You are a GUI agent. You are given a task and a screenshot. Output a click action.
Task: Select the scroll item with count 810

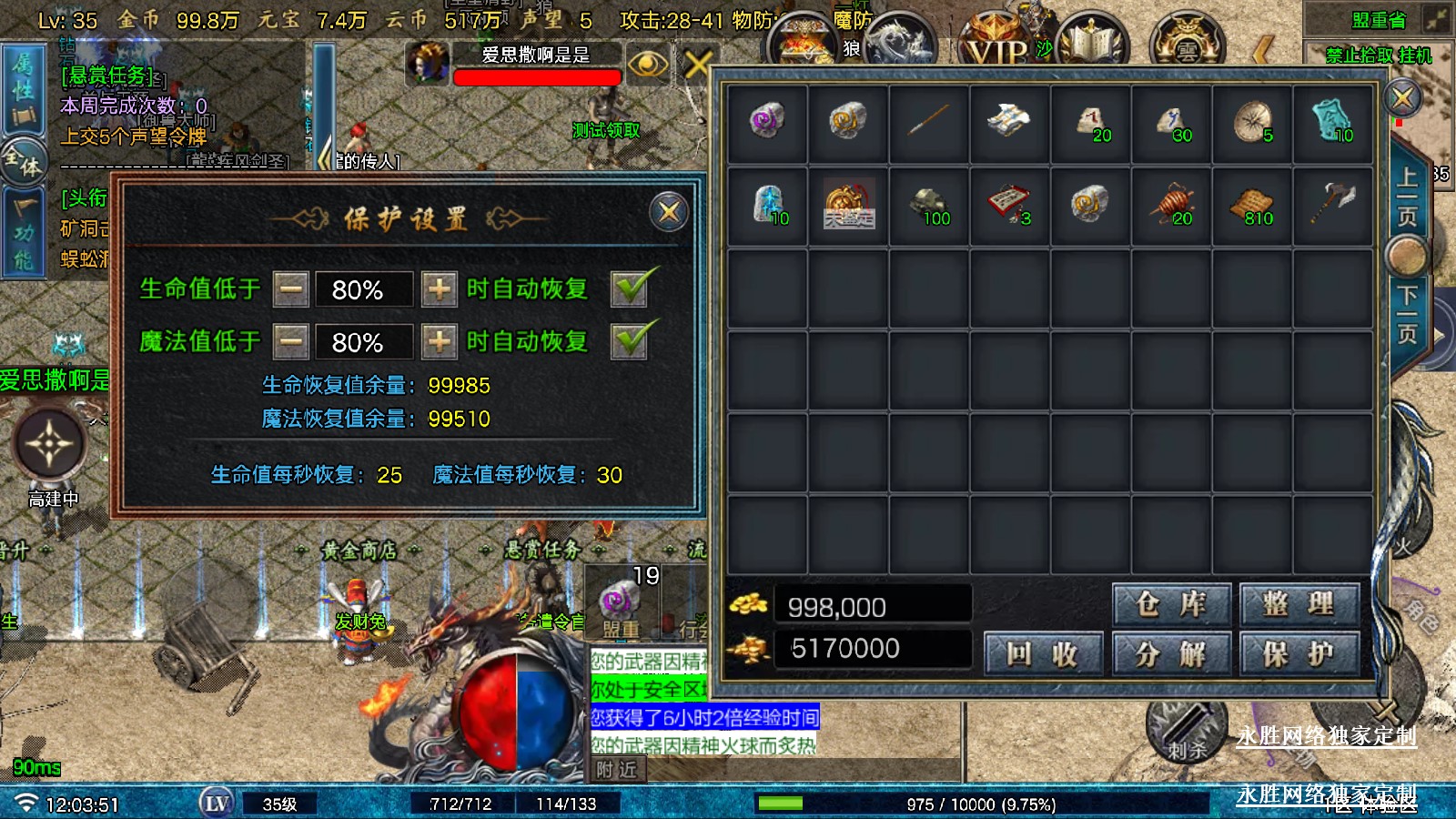click(1251, 206)
